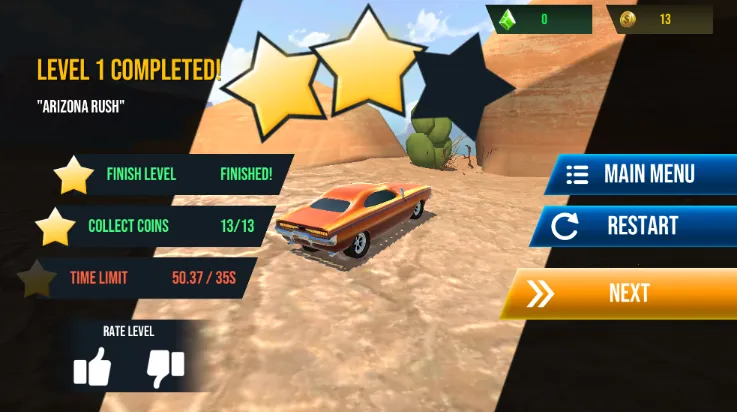
Task: Give the level a thumbs down
Action: pyautogui.click(x=165, y=368)
